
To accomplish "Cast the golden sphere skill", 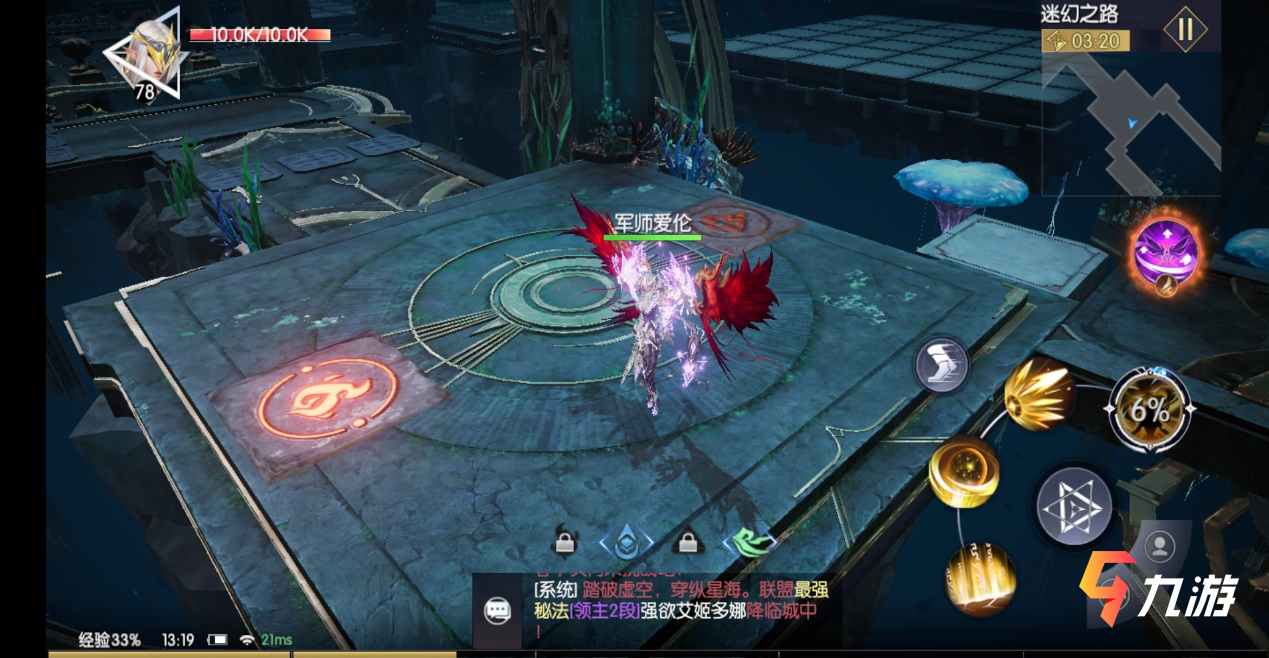I will tap(963, 472).
